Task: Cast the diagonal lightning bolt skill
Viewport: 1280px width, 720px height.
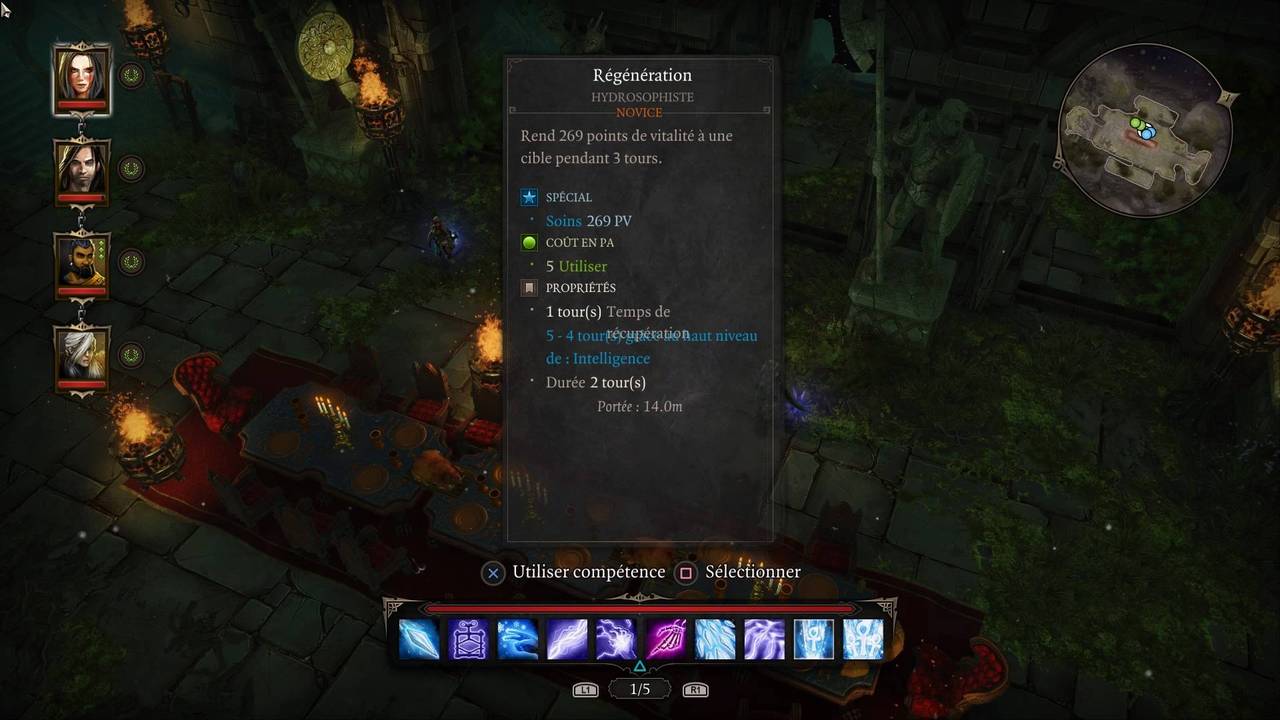Action: pyautogui.click(x=567, y=639)
